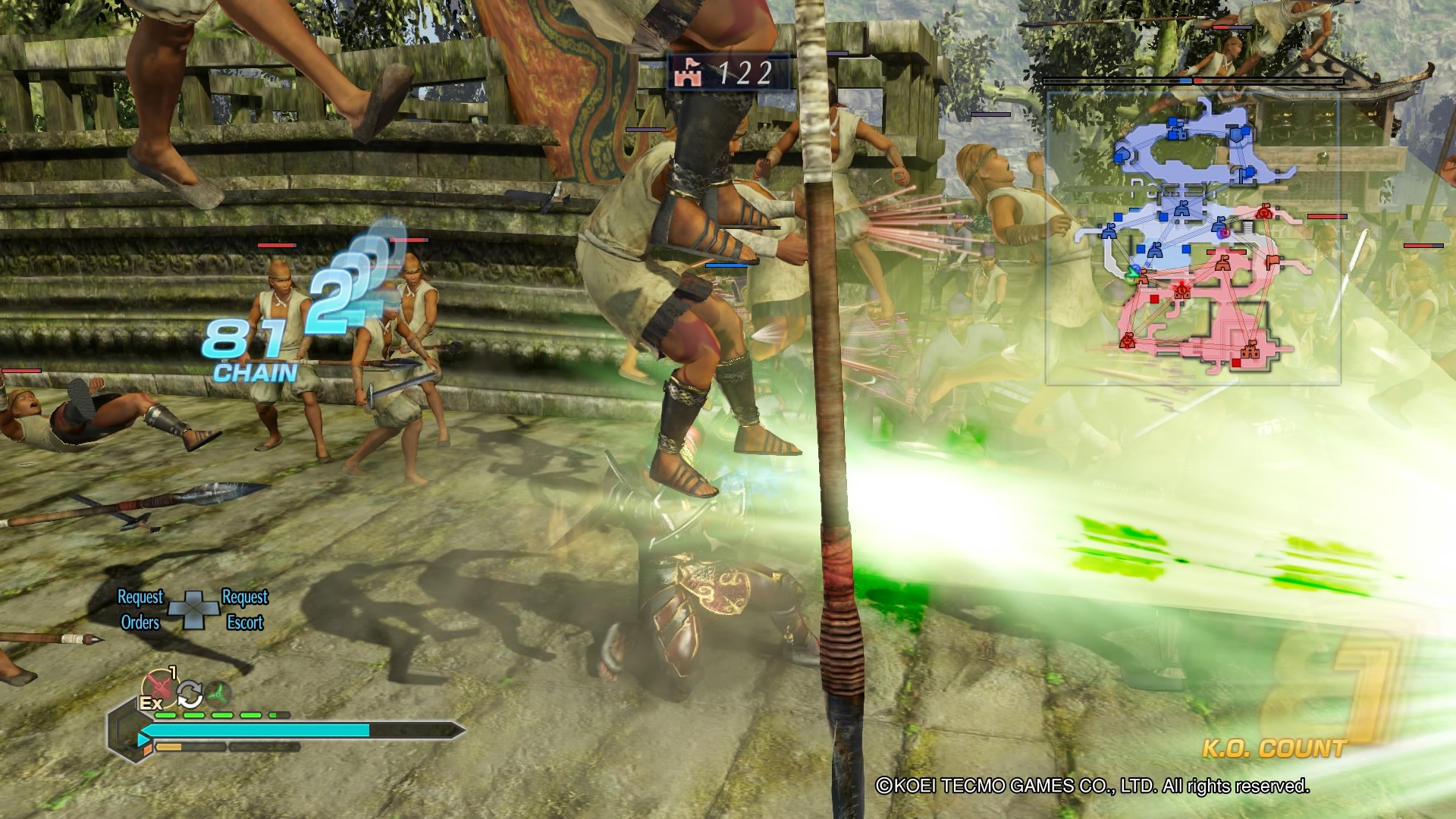Click the Request Orders text prompt

pyautogui.click(x=140, y=610)
